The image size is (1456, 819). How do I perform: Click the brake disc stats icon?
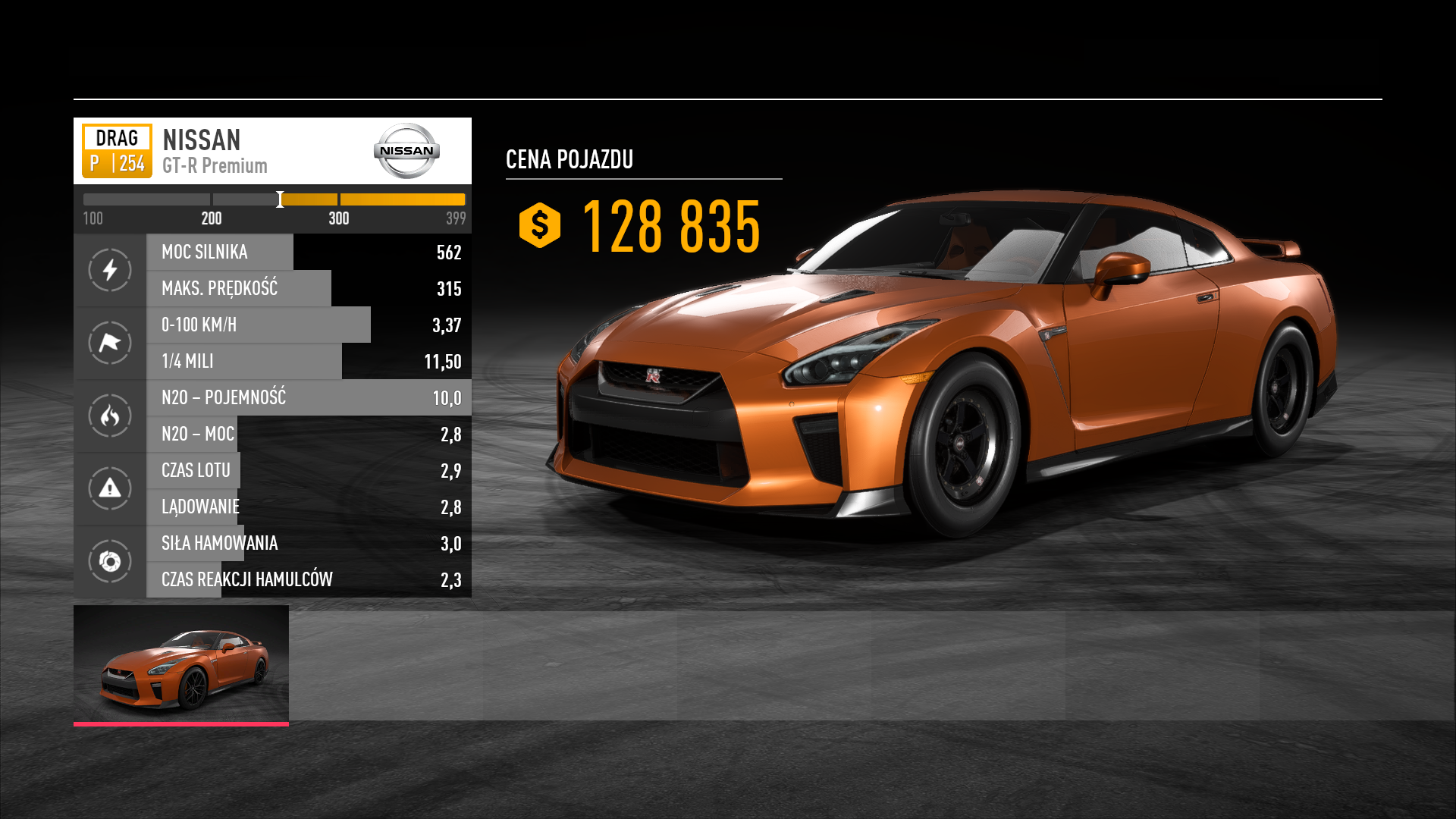110,561
